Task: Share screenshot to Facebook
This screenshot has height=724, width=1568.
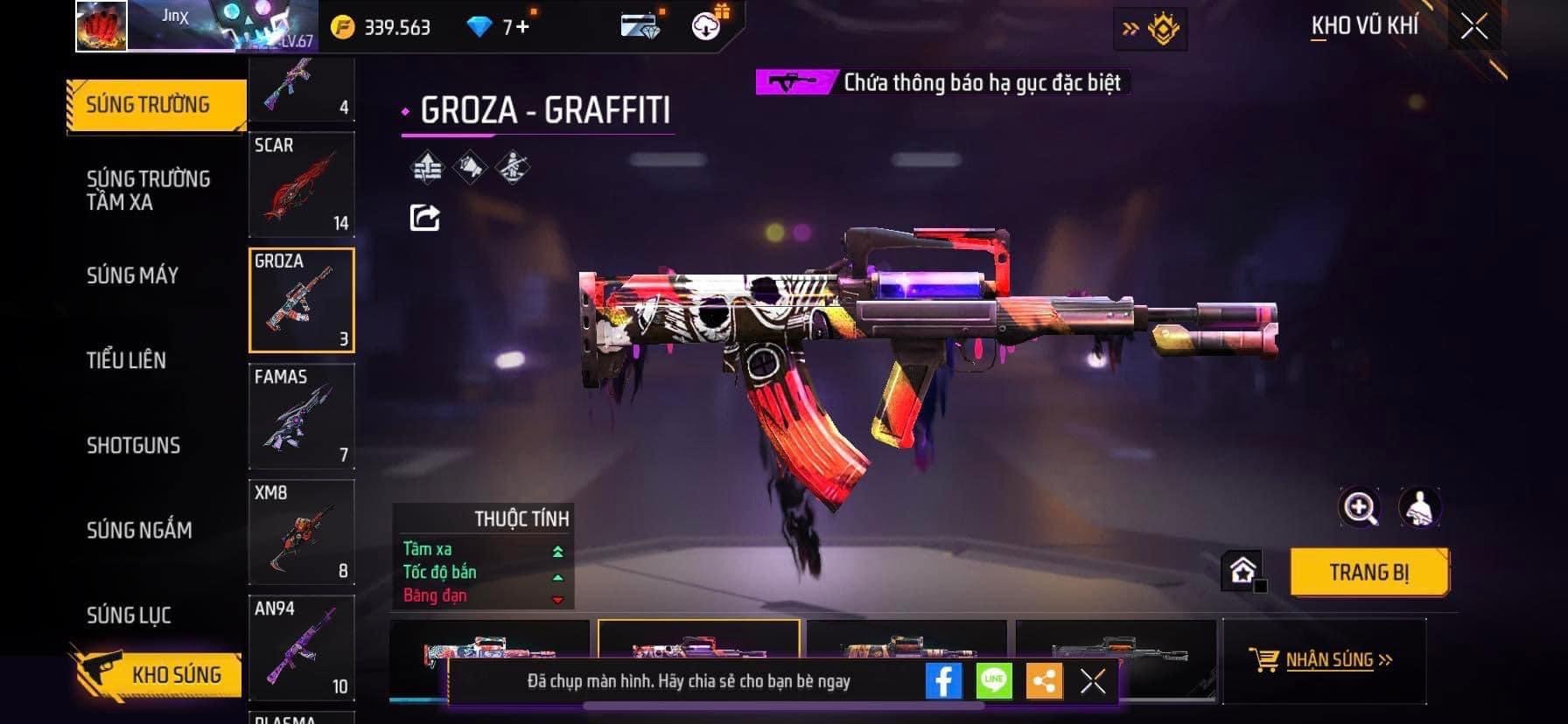Action: (943, 680)
